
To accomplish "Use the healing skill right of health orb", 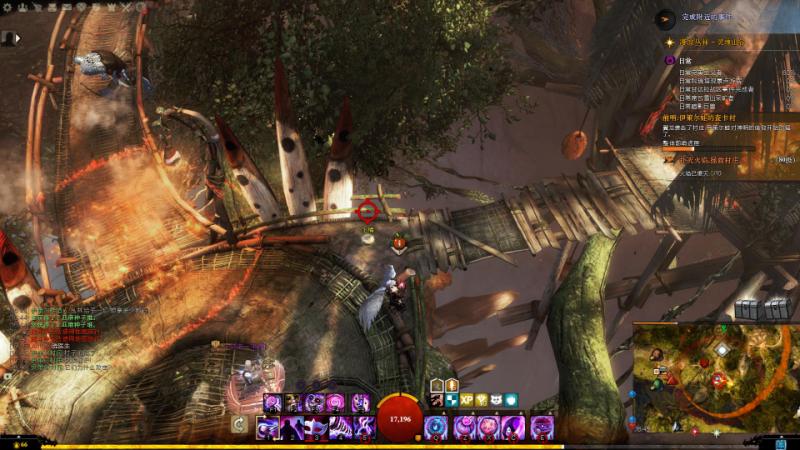I will 435,427.
